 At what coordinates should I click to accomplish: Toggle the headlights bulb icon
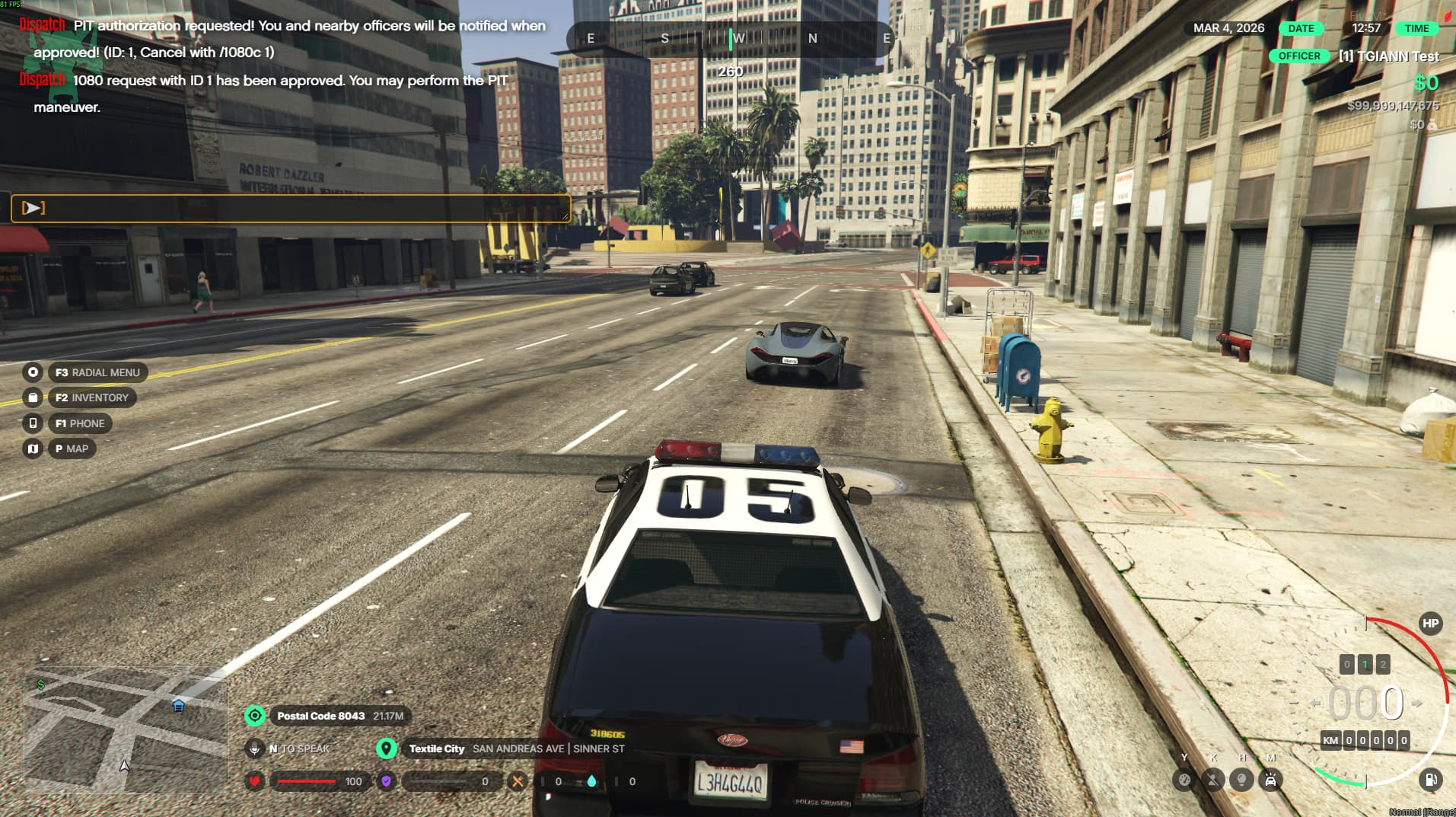coord(1241,780)
